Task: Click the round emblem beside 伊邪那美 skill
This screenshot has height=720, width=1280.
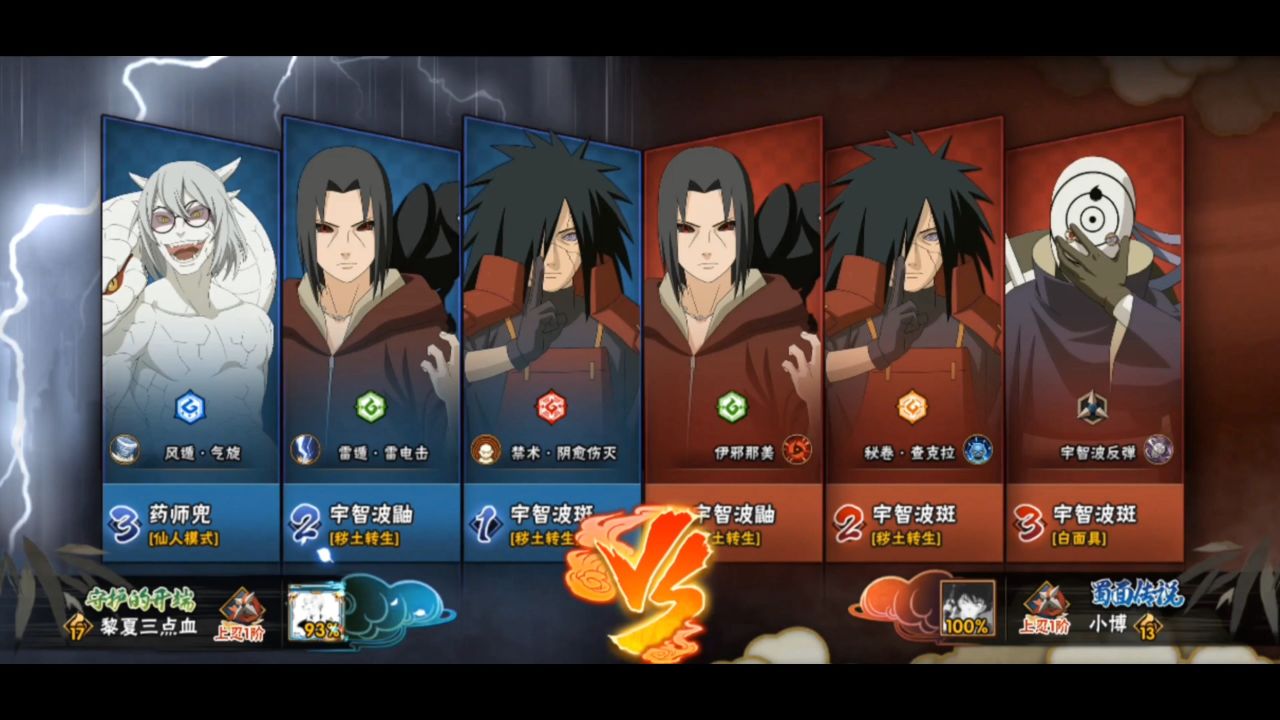Action: click(x=797, y=451)
